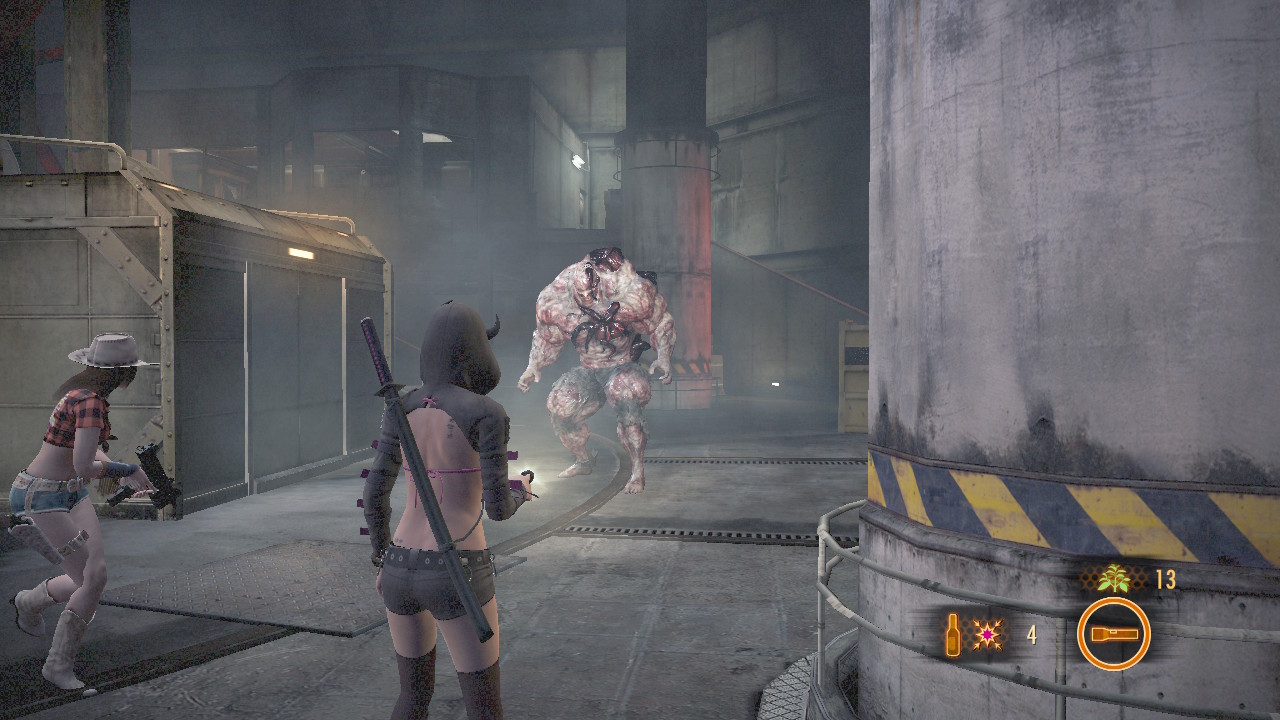Screen dimensions: 1280x720
Task: Use the green herb healing item
Action: [x=1112, y=579]
